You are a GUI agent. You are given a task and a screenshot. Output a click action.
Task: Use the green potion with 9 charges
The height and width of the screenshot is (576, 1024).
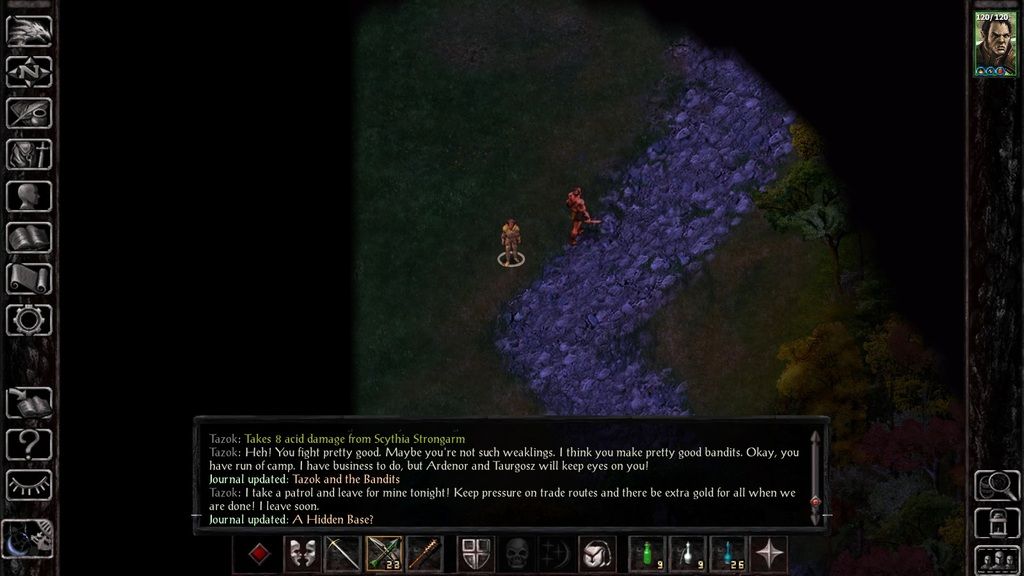pos(647,554)
